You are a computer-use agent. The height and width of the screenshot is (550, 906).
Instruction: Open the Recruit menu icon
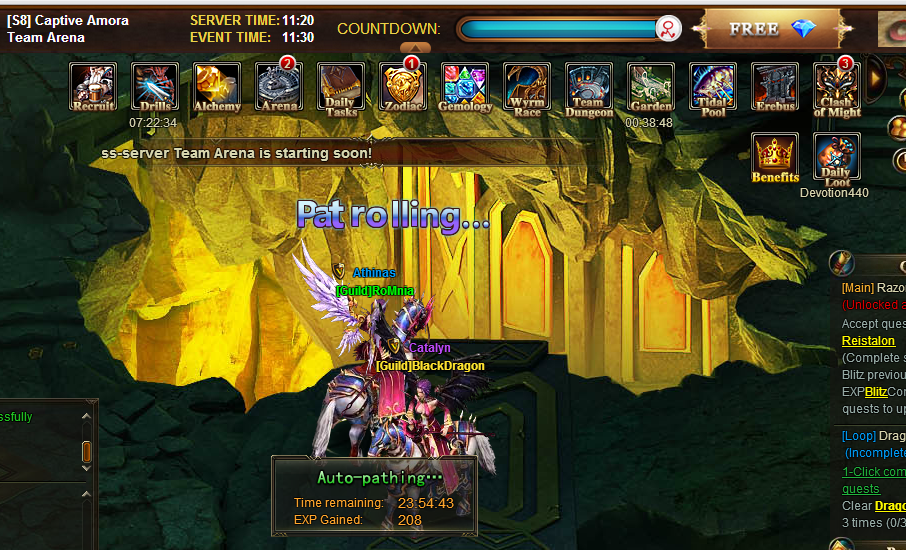coord(93,86)
